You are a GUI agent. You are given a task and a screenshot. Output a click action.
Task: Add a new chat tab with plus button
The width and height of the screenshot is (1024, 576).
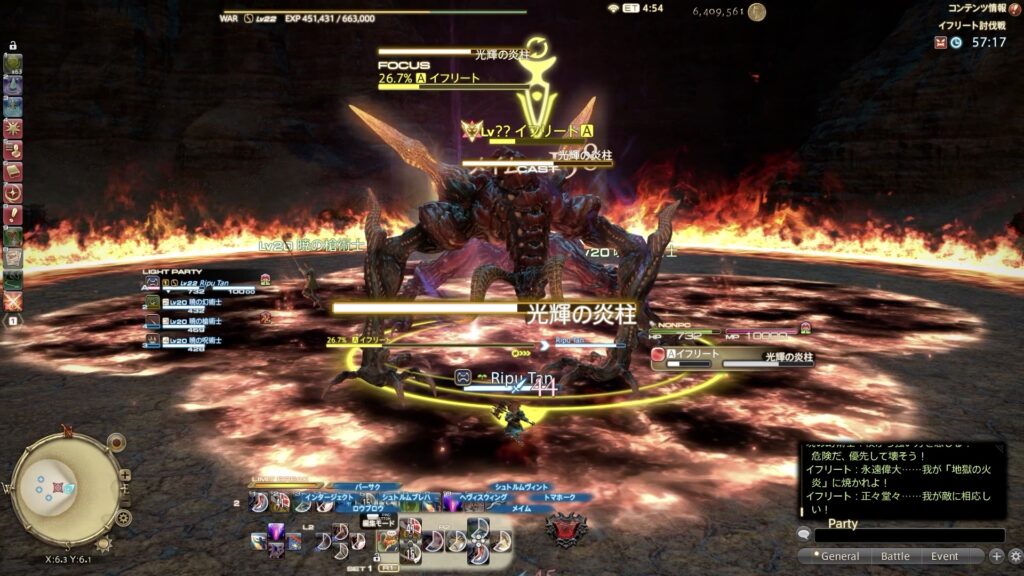point(997,556)
